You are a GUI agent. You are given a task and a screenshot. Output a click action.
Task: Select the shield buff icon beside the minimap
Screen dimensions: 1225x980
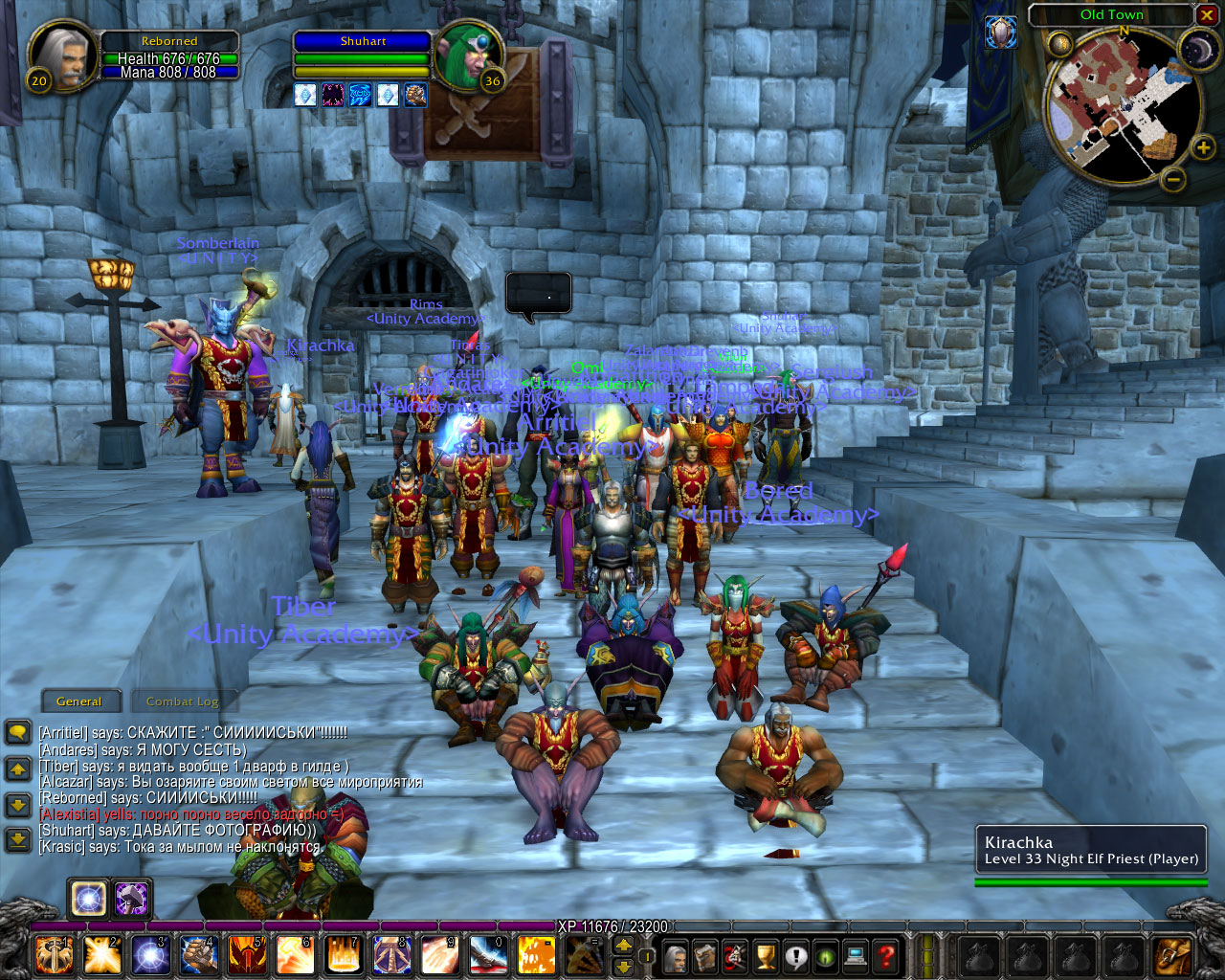coord(1001,33)
